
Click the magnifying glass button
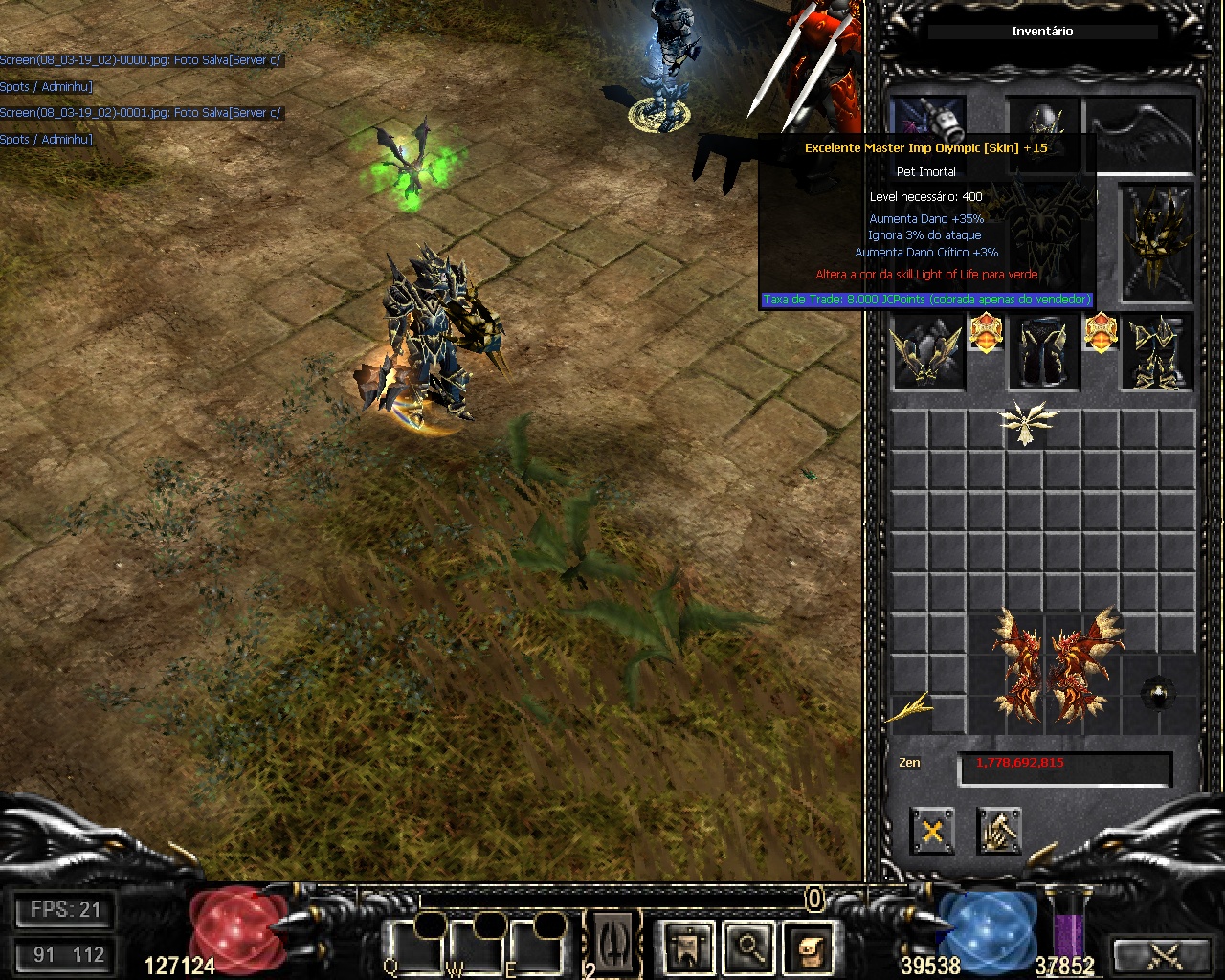click(x=748, y=947)
